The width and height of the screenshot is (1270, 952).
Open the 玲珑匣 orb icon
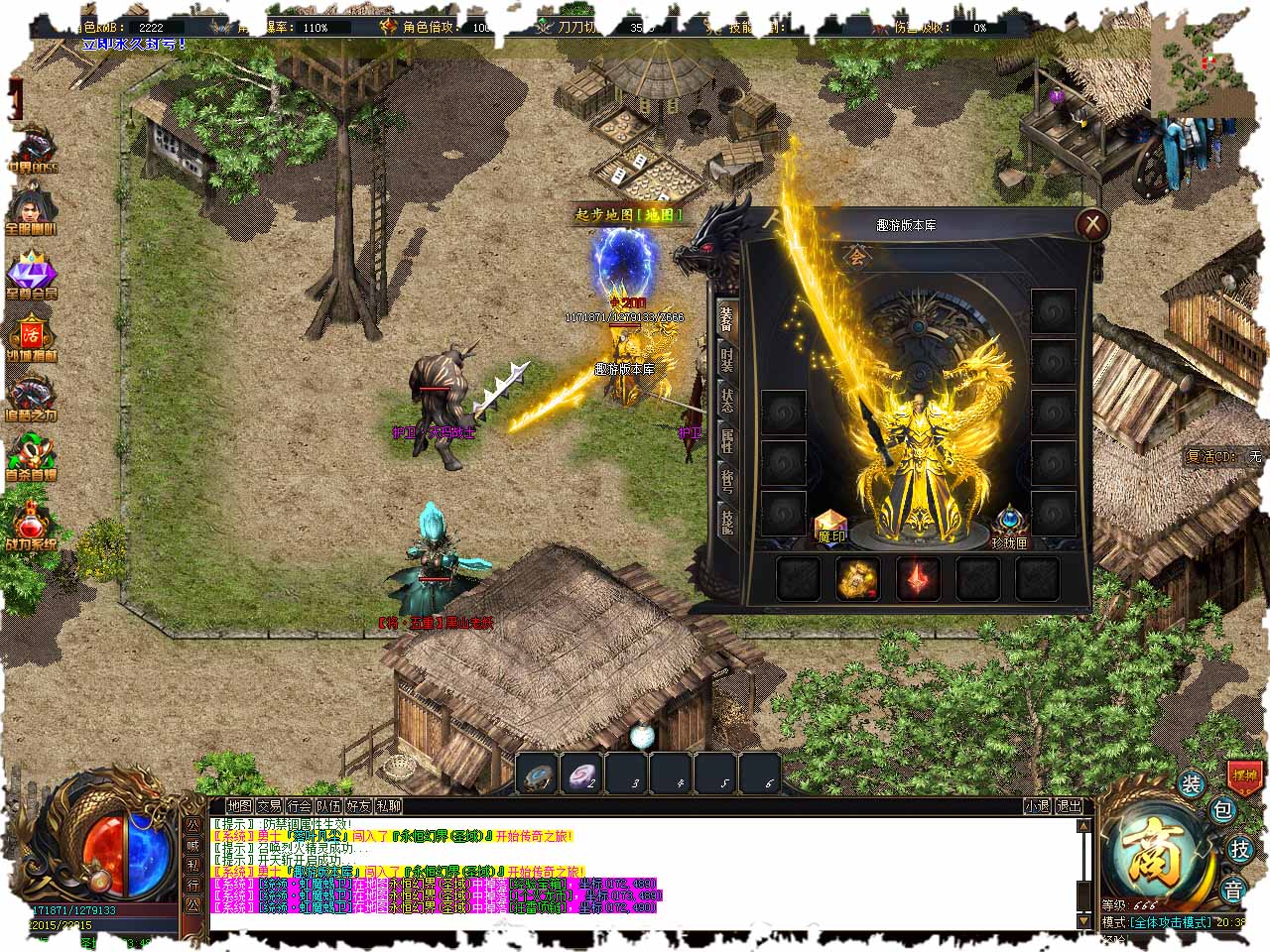[x=1010, y=525]
